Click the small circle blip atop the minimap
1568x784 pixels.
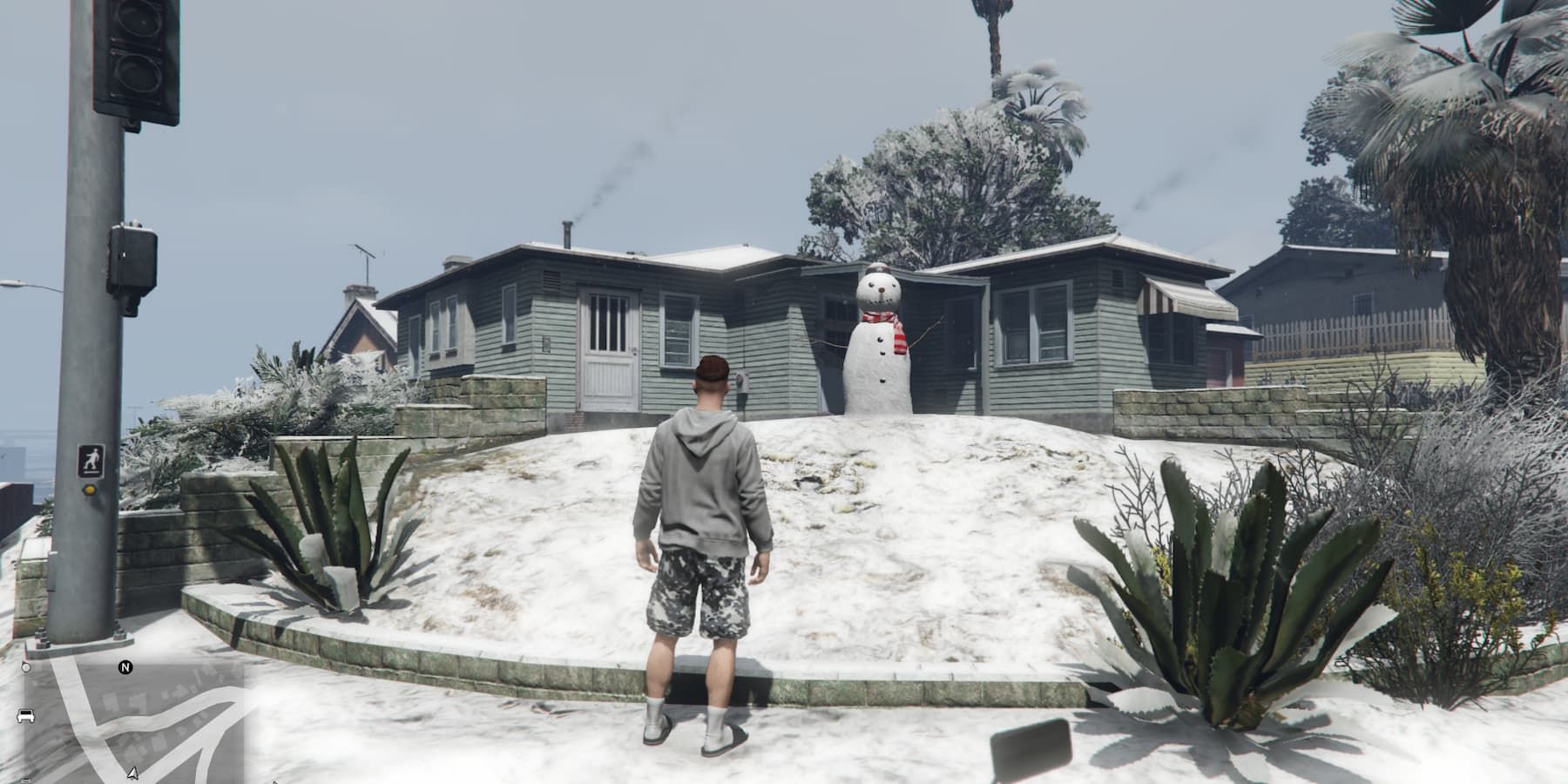(26, 667)
